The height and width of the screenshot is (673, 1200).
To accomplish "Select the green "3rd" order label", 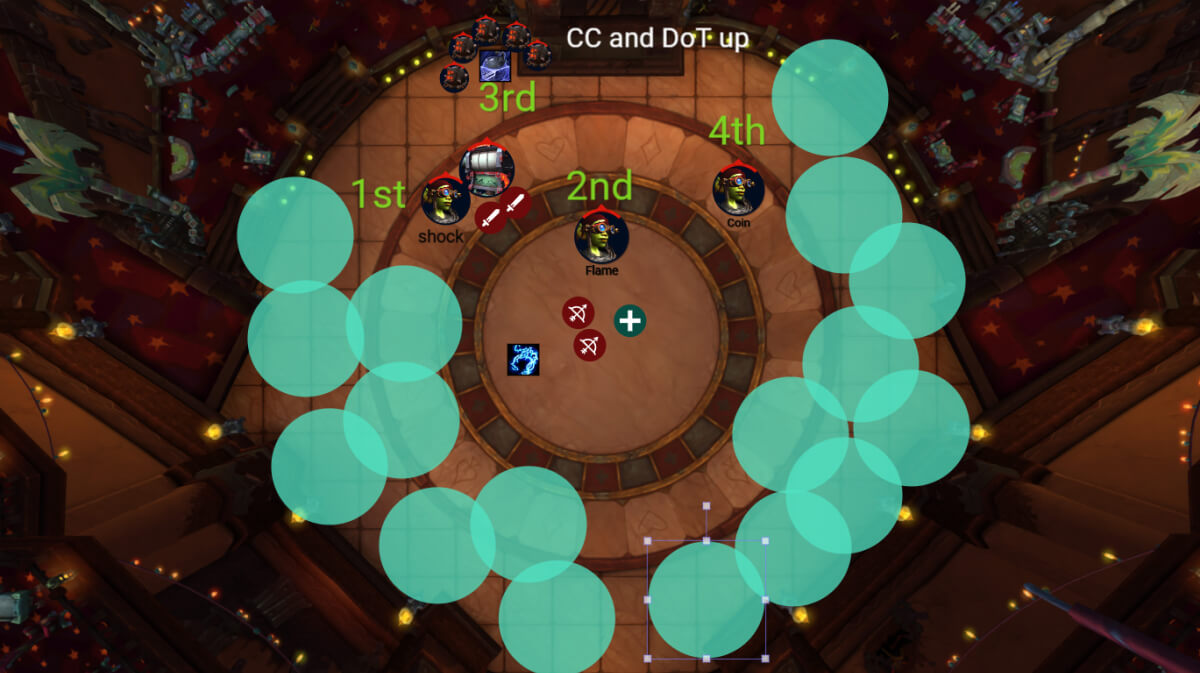I will tap(507, 98).
